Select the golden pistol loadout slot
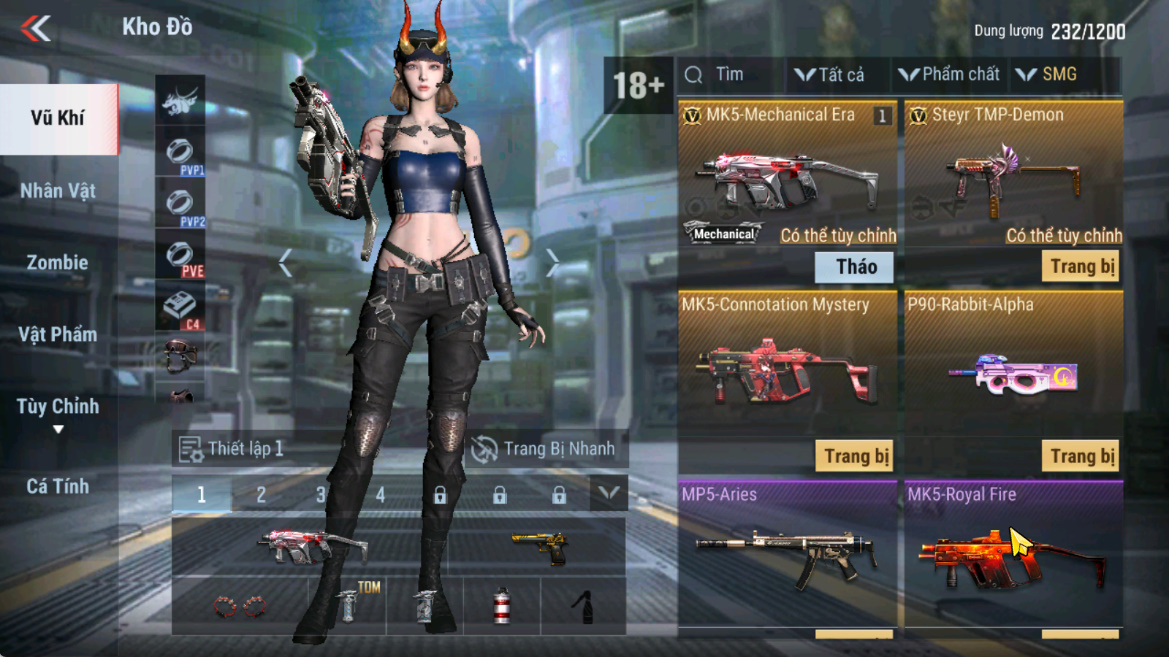 (540, 547)
